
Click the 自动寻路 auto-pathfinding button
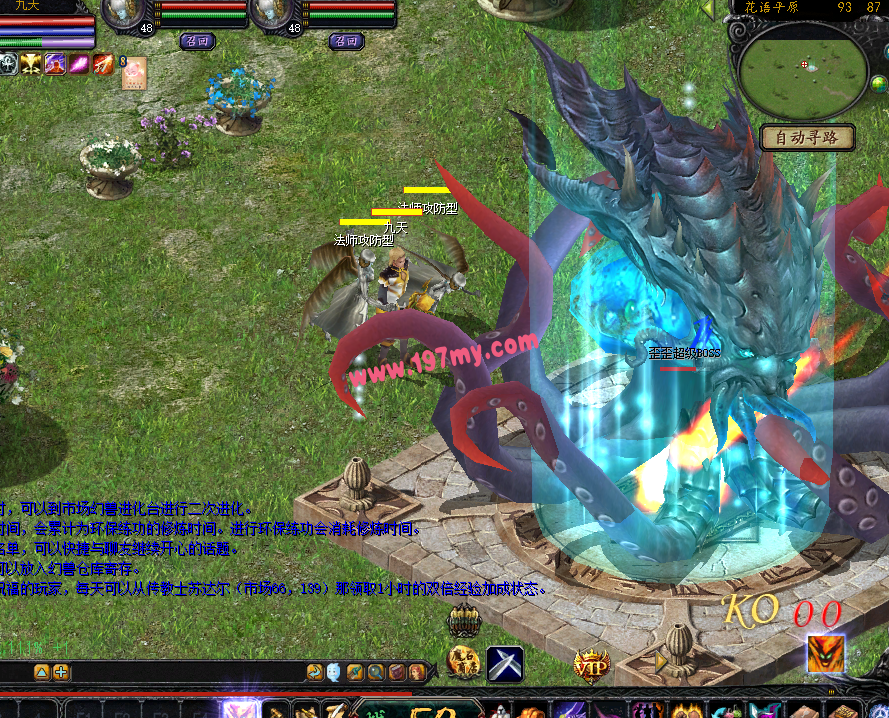(807, 138)
